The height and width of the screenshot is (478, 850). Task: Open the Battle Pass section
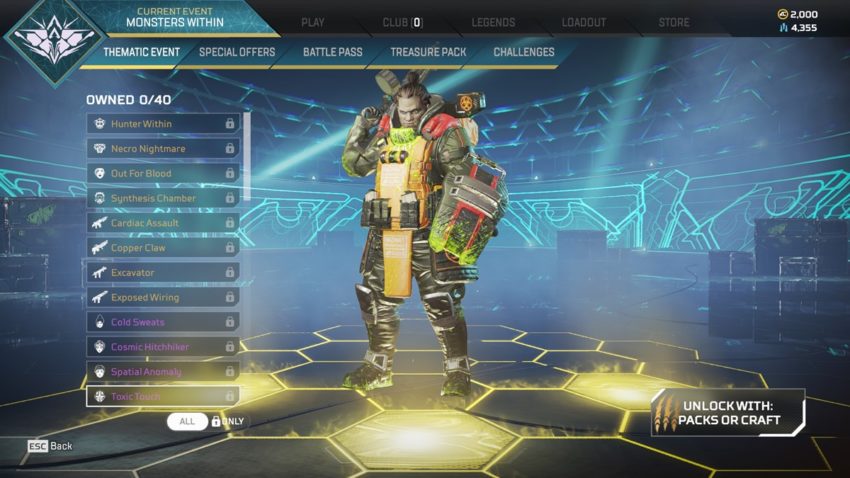click(x=332, y=52)
